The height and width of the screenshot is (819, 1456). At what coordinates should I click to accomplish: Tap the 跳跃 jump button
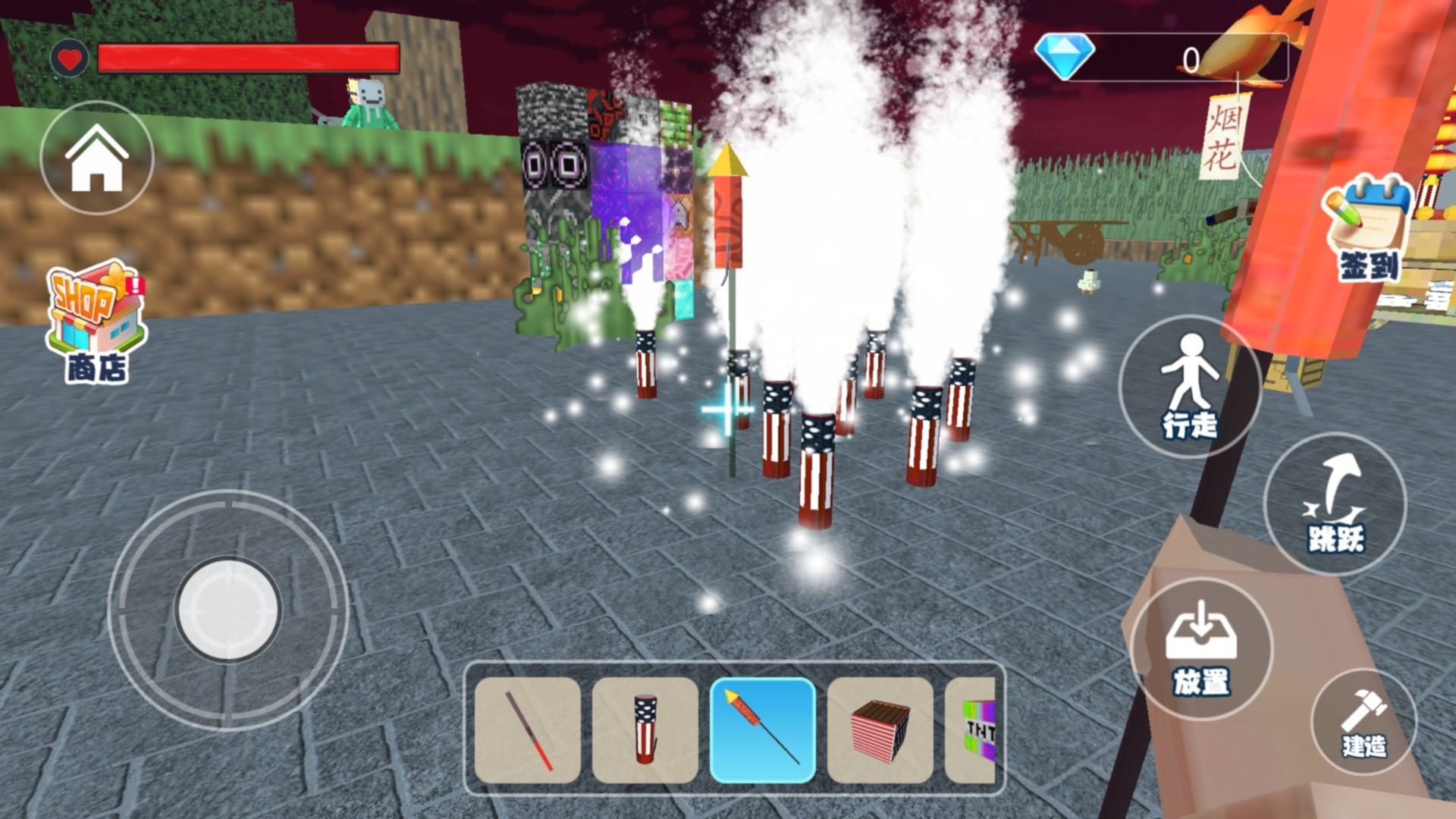[x=1335, y=504]
